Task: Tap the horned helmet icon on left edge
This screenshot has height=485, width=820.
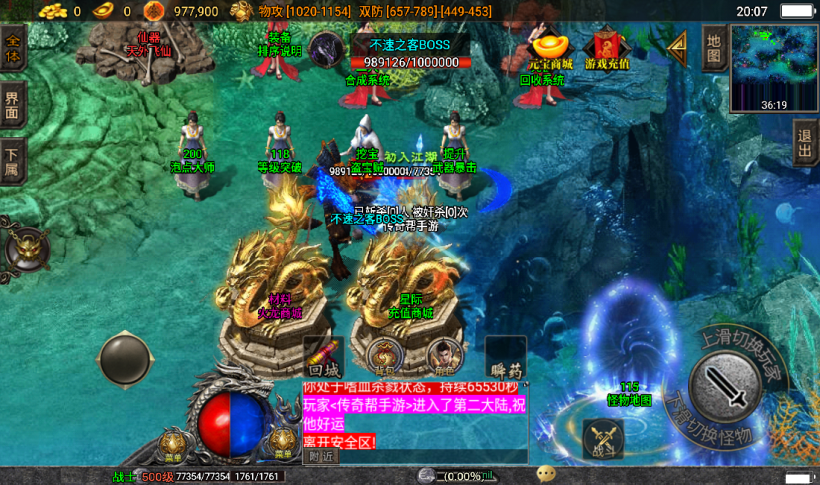Action: 25,250
